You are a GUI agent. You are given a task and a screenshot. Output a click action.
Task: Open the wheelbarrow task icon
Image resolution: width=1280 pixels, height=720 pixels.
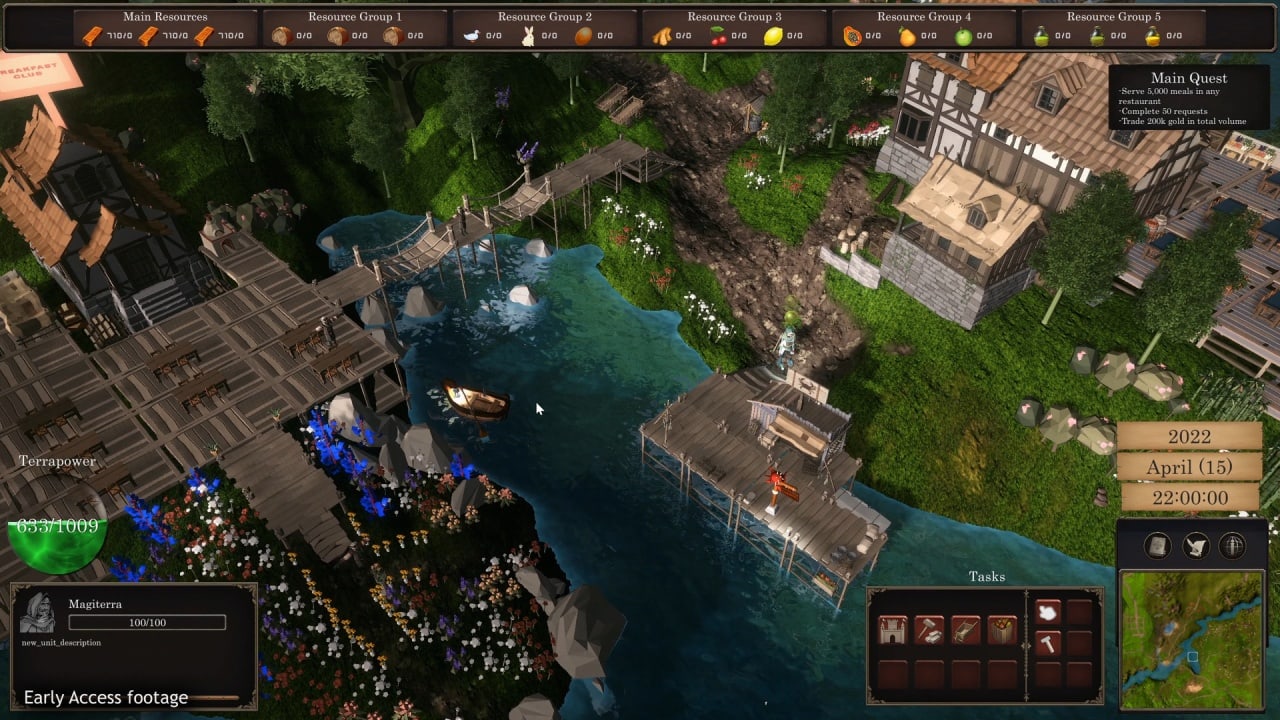(x=965, y=629)
